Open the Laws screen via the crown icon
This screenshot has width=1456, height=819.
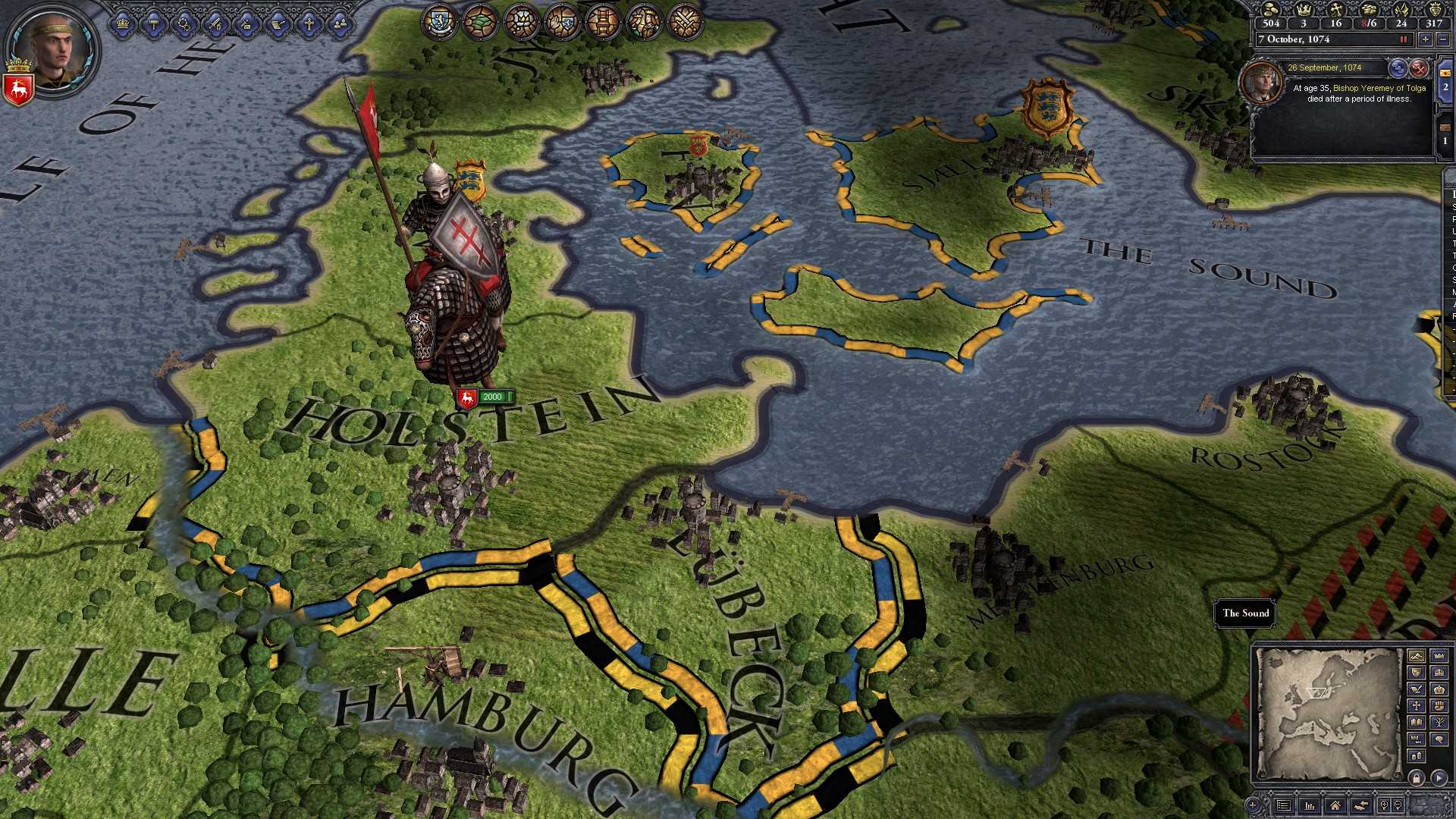click(122, 24)
